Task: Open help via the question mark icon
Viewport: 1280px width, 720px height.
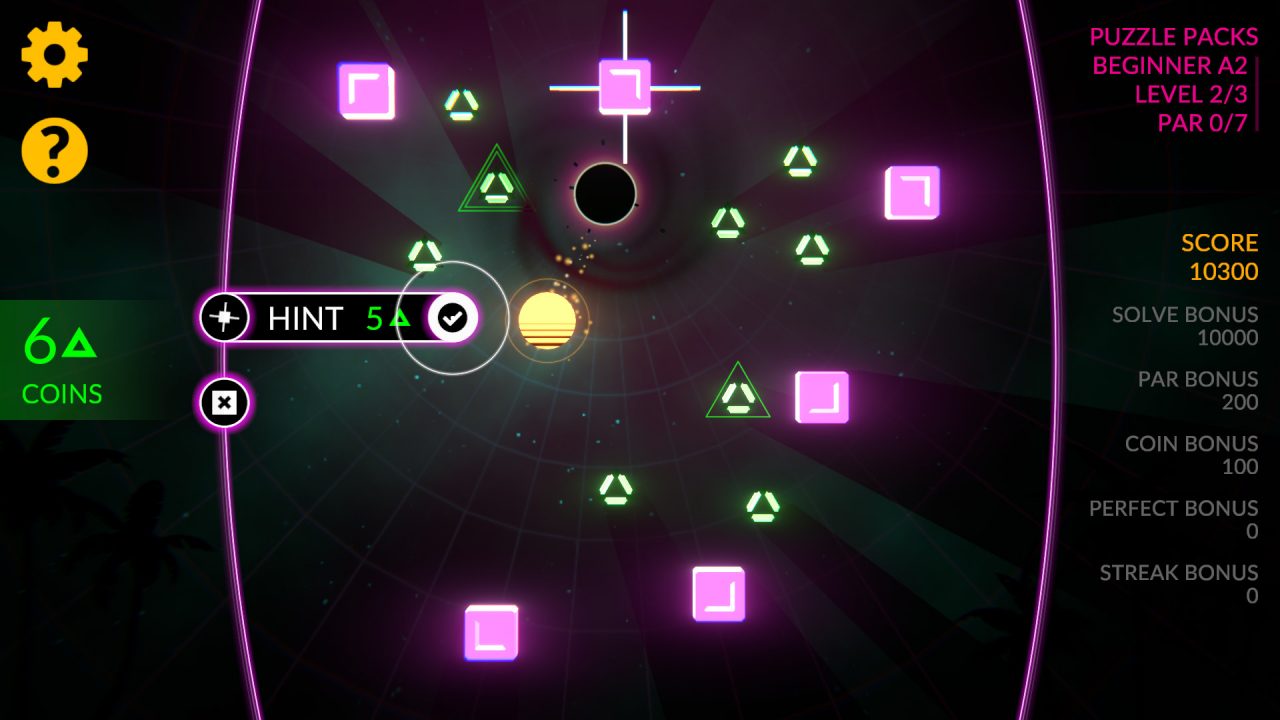Action: (55, 150)
